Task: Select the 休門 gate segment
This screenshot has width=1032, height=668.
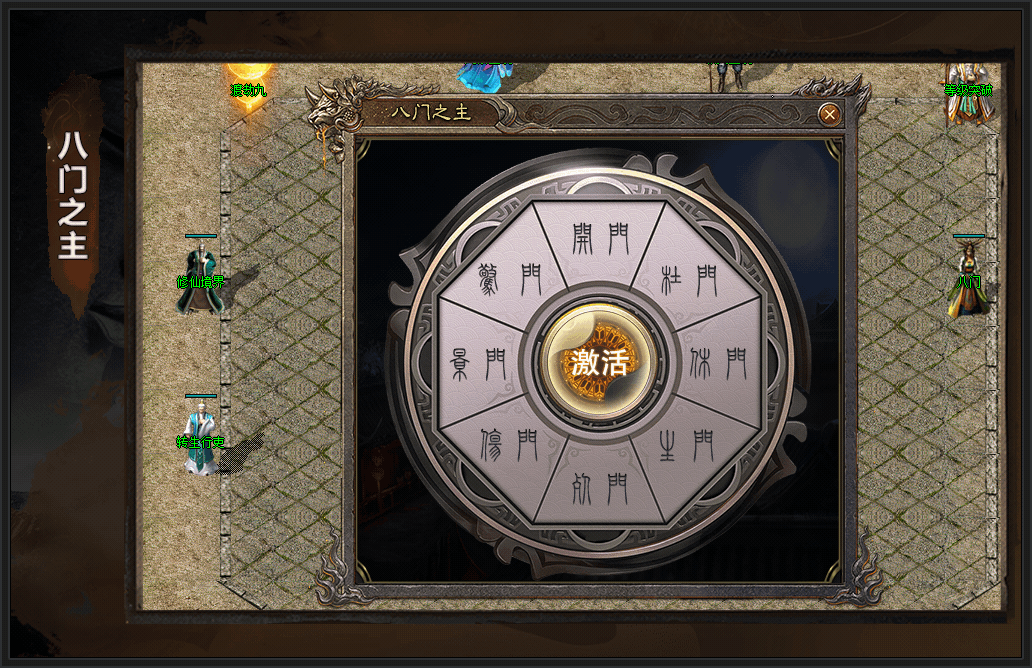Action: 718,362
